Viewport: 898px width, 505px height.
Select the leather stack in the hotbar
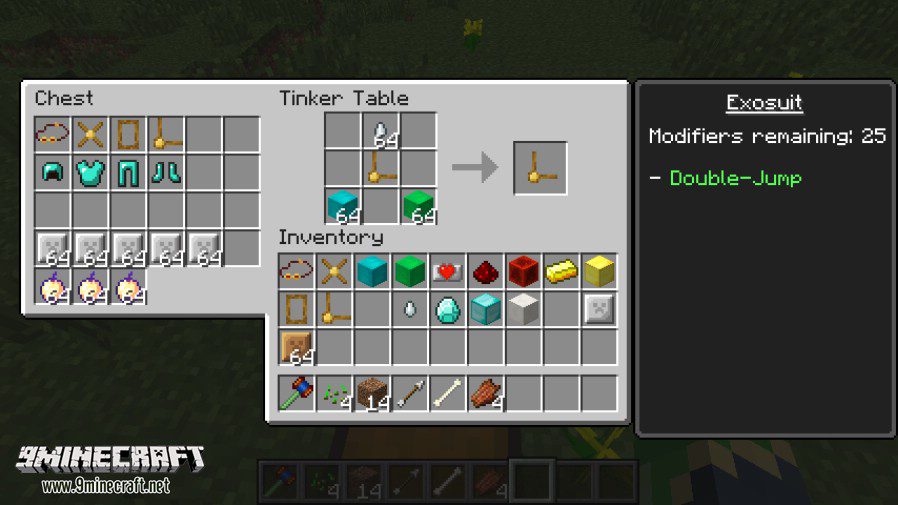(x=486, y=394)
